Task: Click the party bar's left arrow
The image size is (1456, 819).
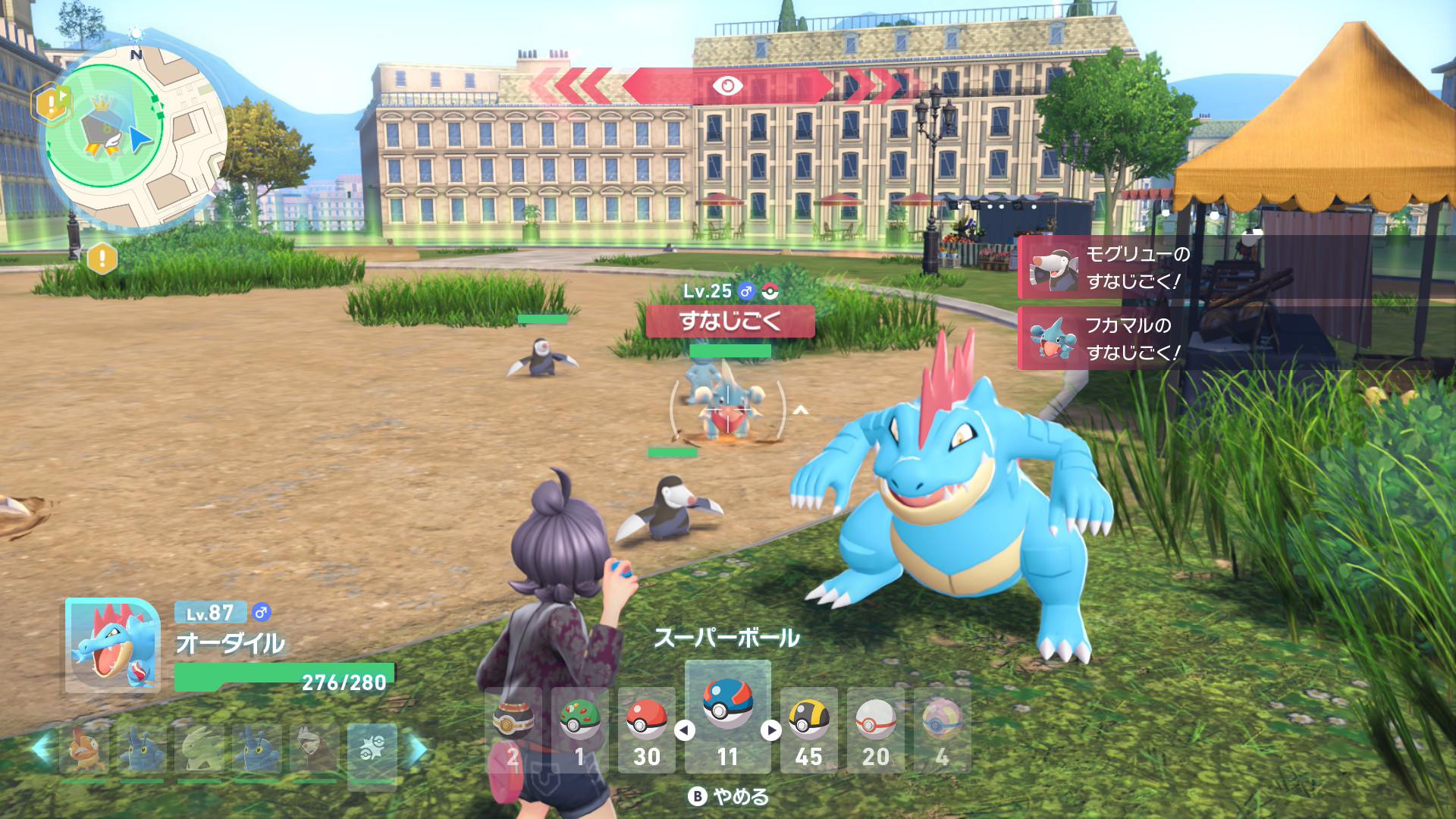Action: 40,749
